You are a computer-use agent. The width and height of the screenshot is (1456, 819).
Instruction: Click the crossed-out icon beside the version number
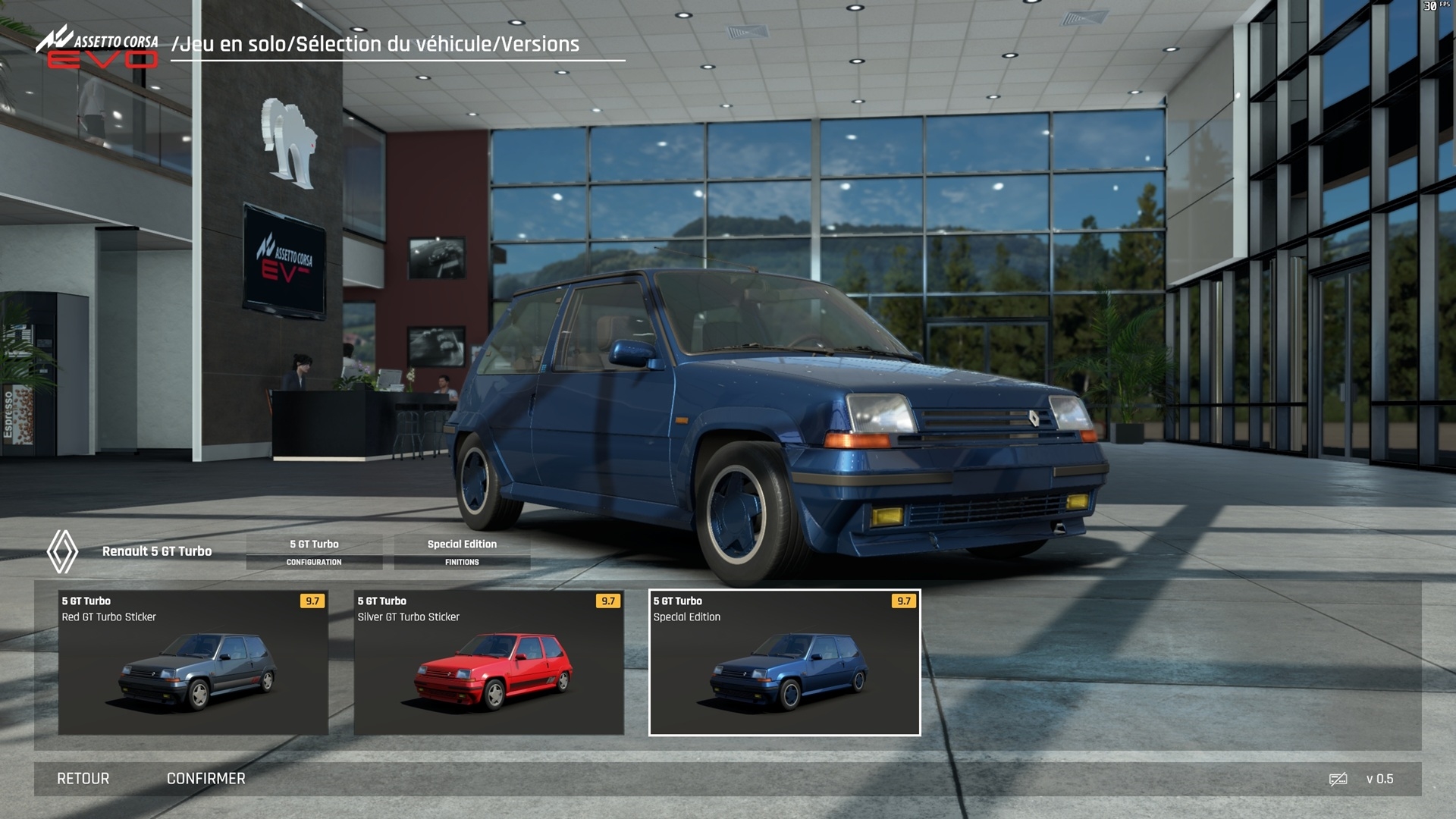pos(1338,779)
